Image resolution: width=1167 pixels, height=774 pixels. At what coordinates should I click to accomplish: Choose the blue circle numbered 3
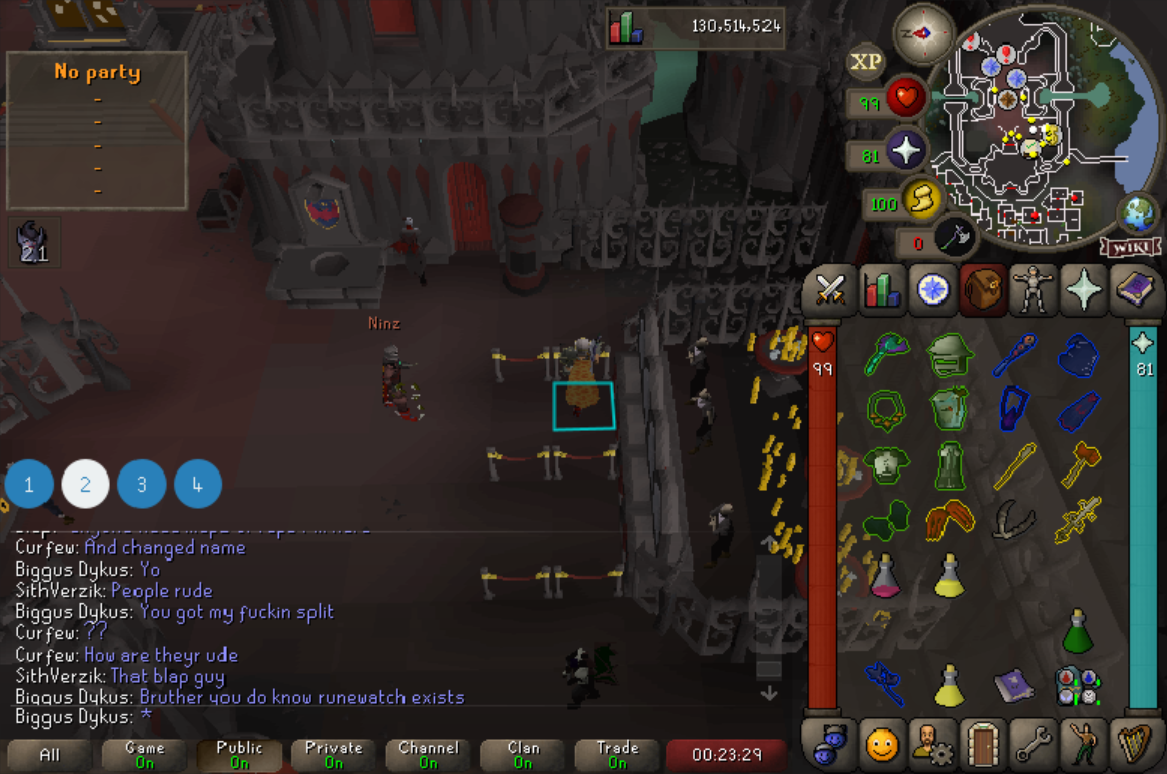tap(142, 485)
